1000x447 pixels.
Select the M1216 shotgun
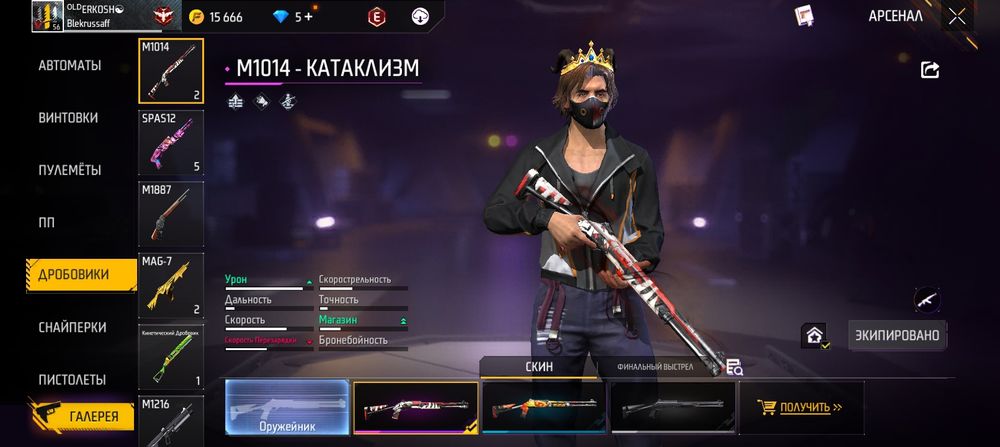click(x=171, y=422)
